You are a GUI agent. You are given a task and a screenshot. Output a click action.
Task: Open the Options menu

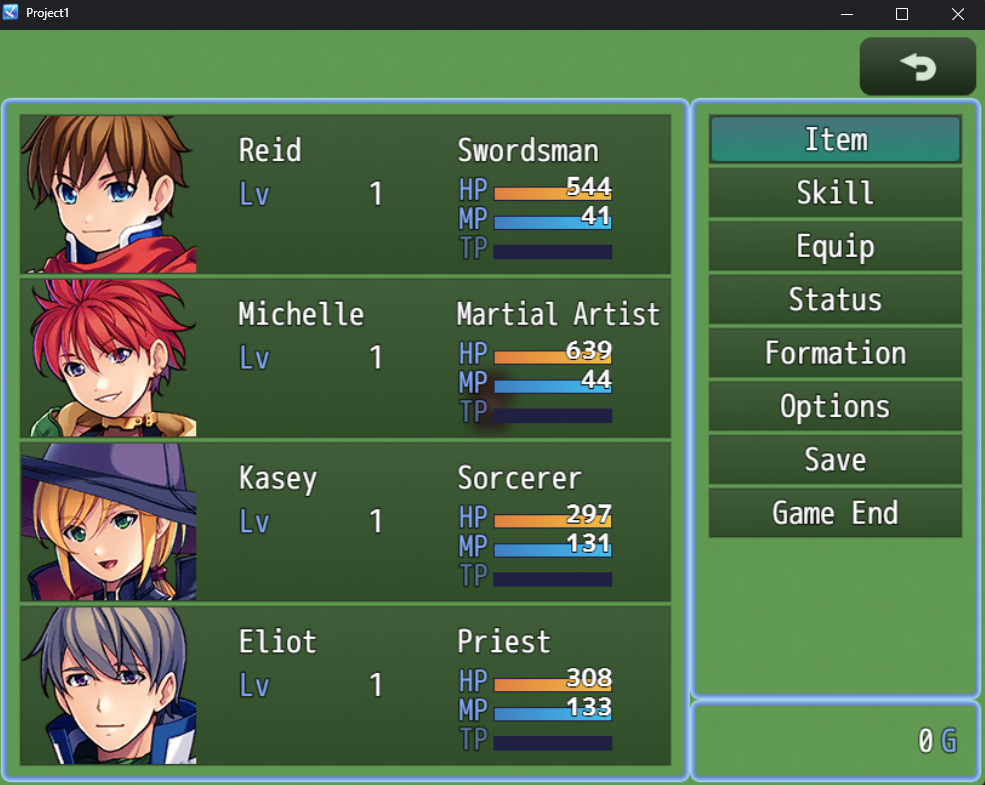tap(835, 407)
